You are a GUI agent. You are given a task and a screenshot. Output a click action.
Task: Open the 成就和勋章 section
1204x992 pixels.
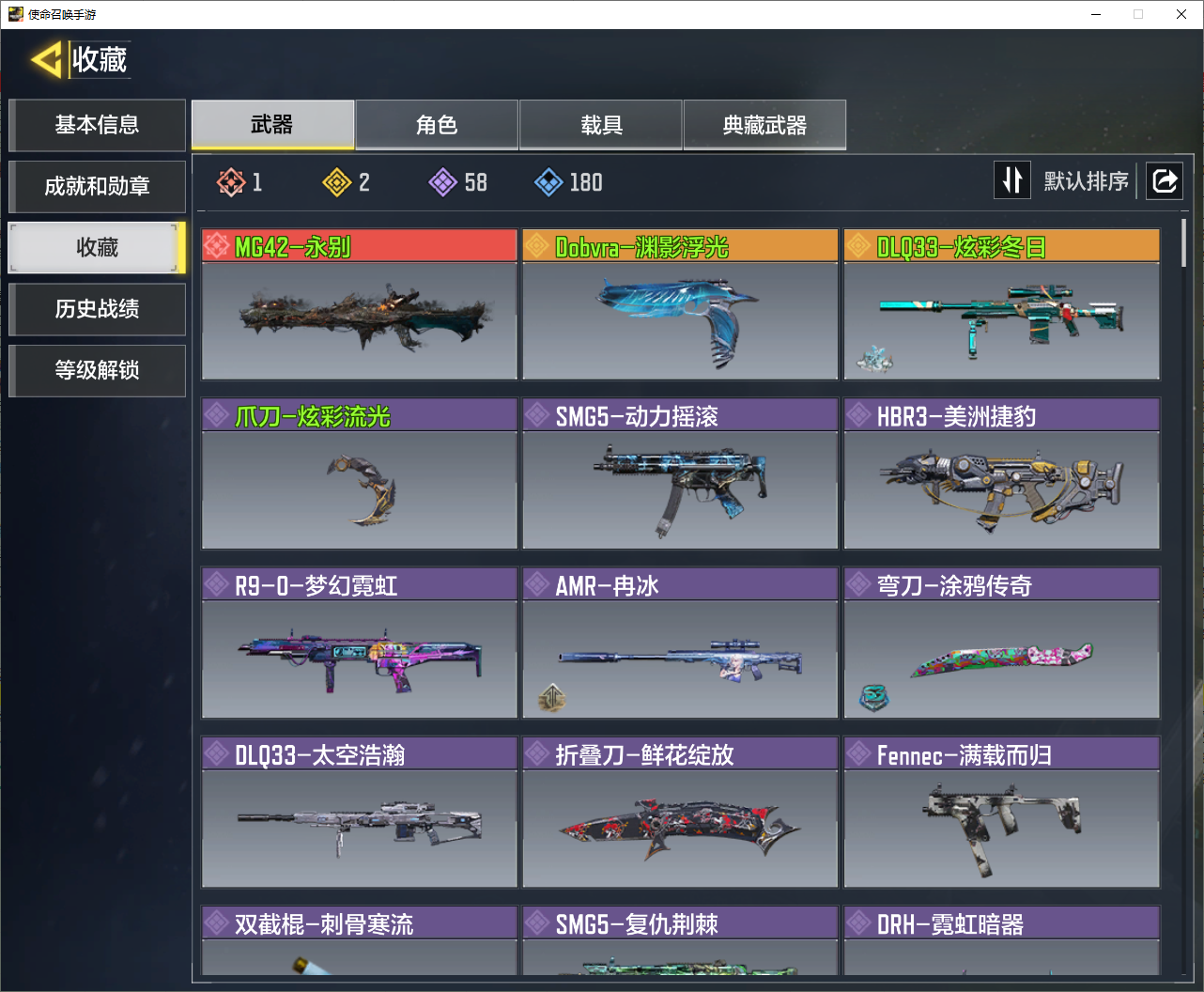tap(97, 186)
